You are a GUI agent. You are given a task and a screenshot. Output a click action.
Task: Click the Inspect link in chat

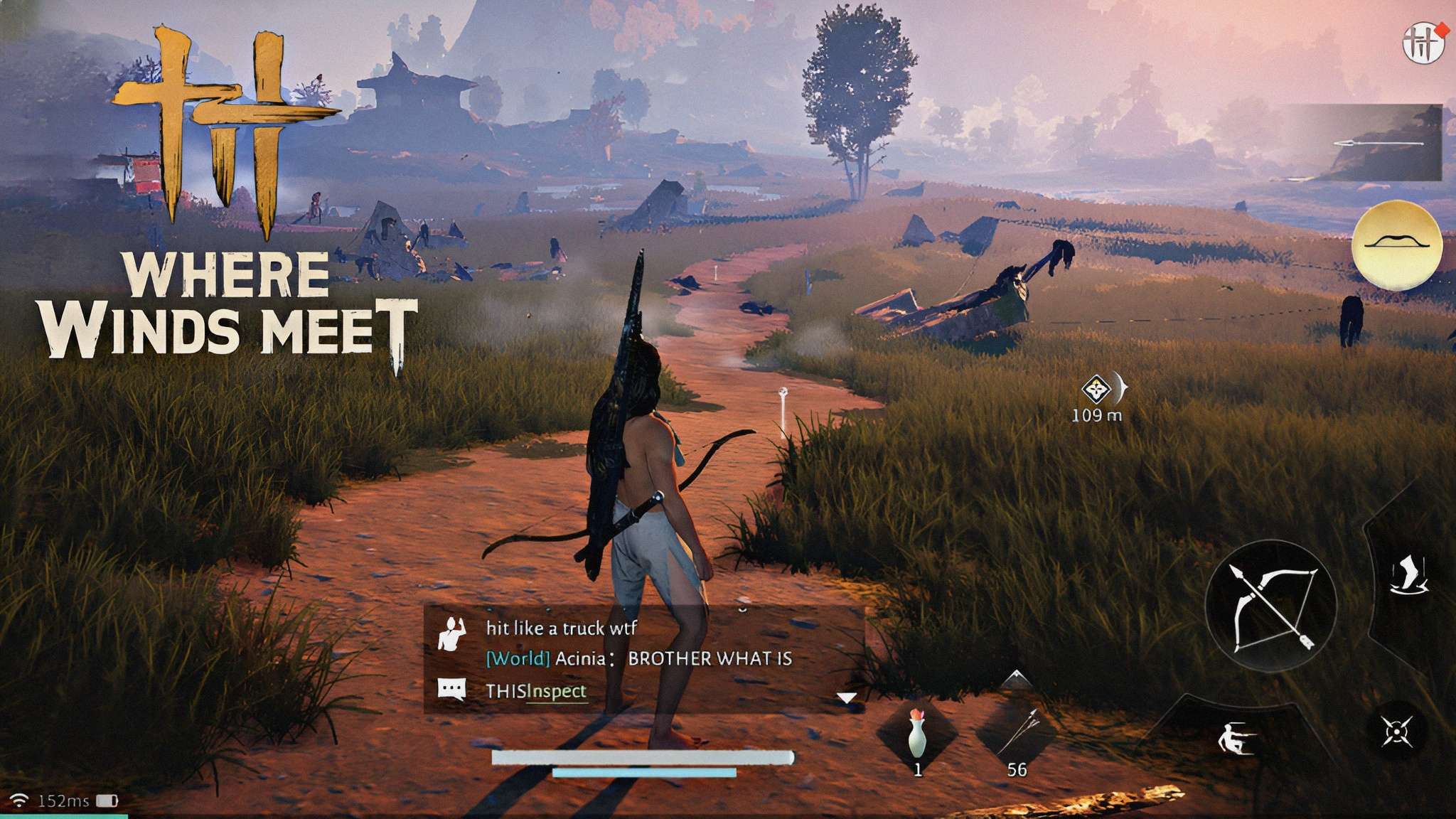[557, 691]
